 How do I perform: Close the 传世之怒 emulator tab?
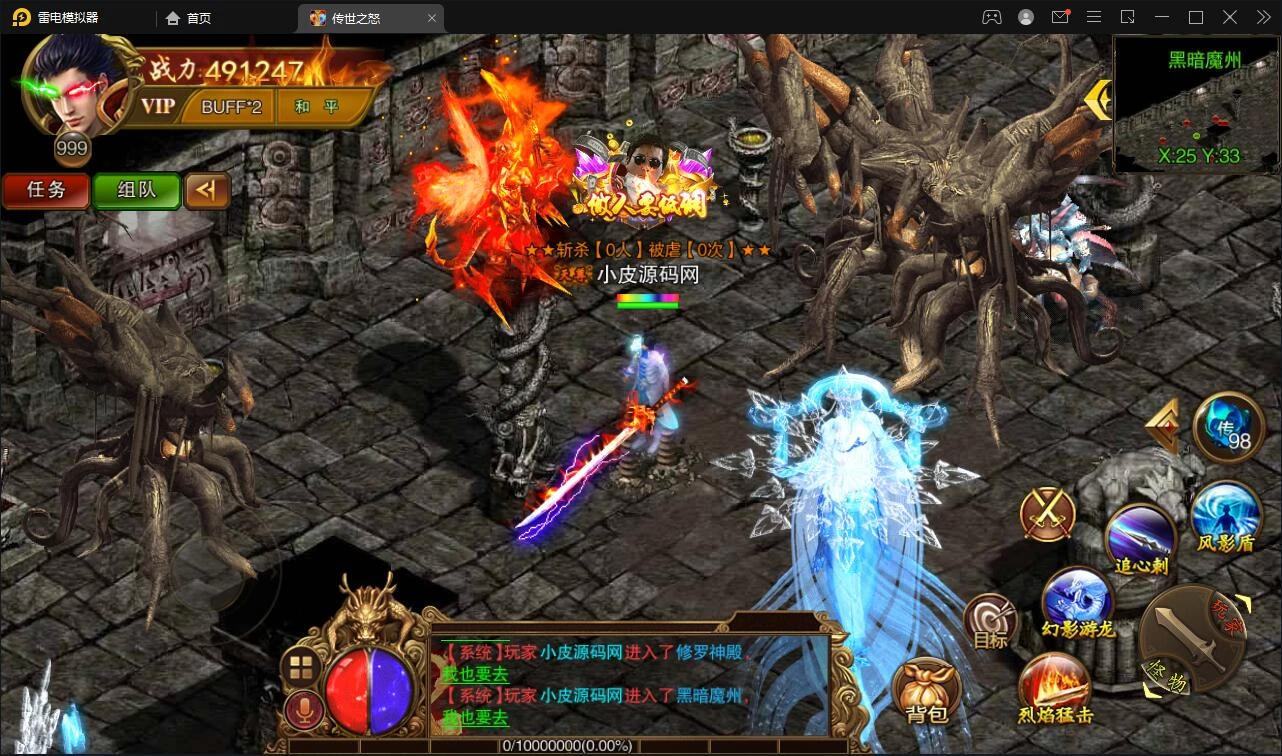coord(431,18)
